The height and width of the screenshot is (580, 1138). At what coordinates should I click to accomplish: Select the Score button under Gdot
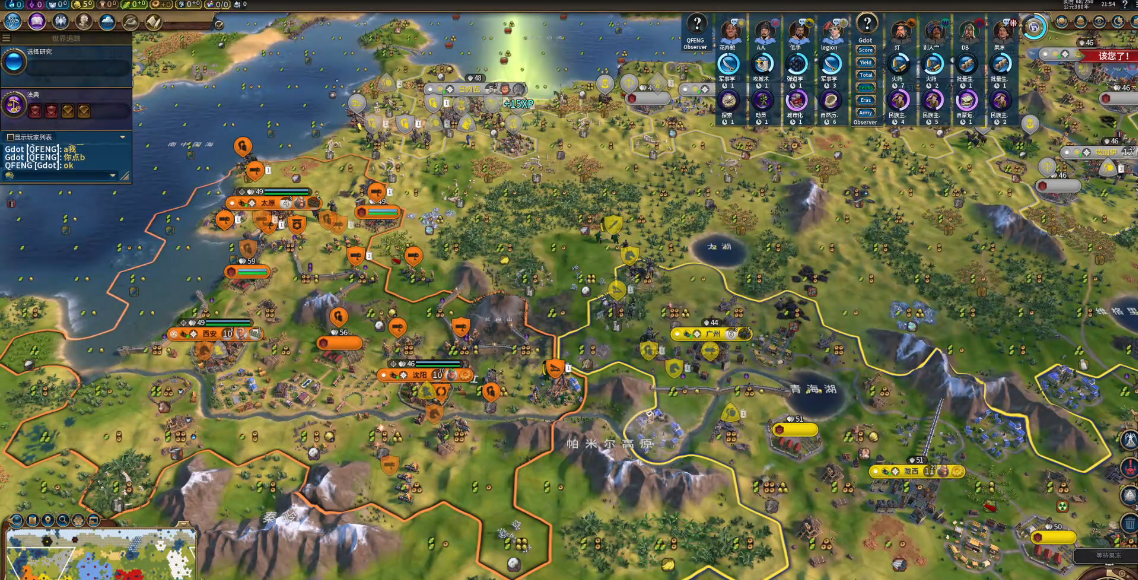866,50
